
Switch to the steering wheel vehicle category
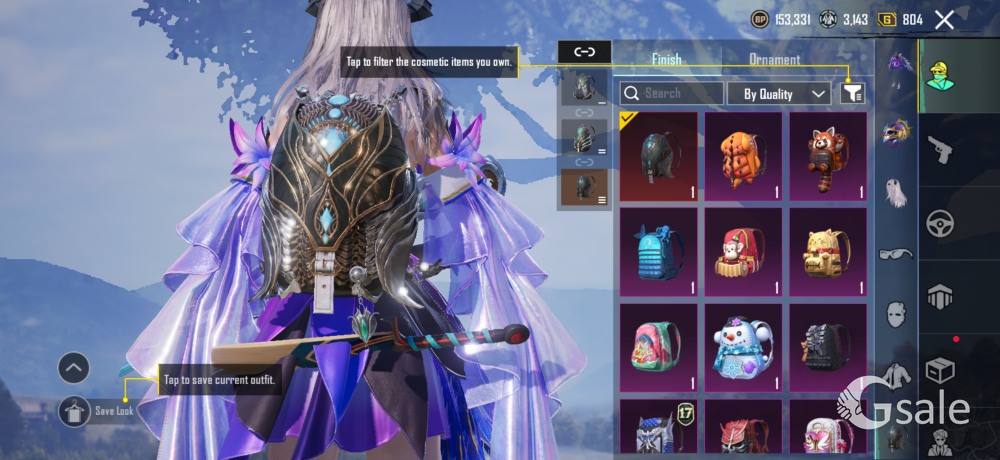[941, 222]
